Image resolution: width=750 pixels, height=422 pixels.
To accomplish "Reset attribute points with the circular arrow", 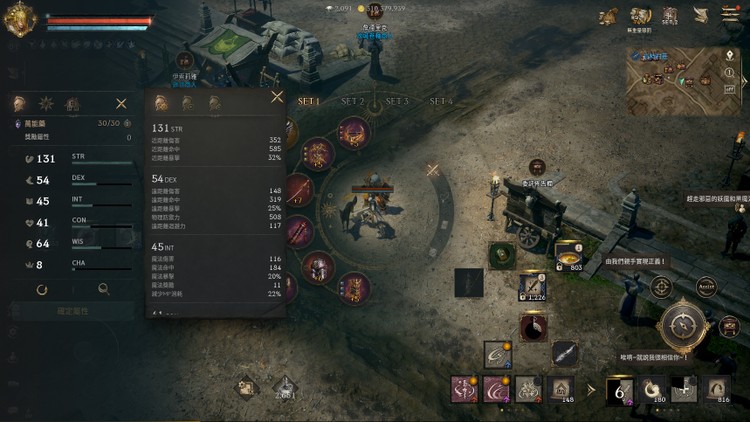I will pos(42,289).
